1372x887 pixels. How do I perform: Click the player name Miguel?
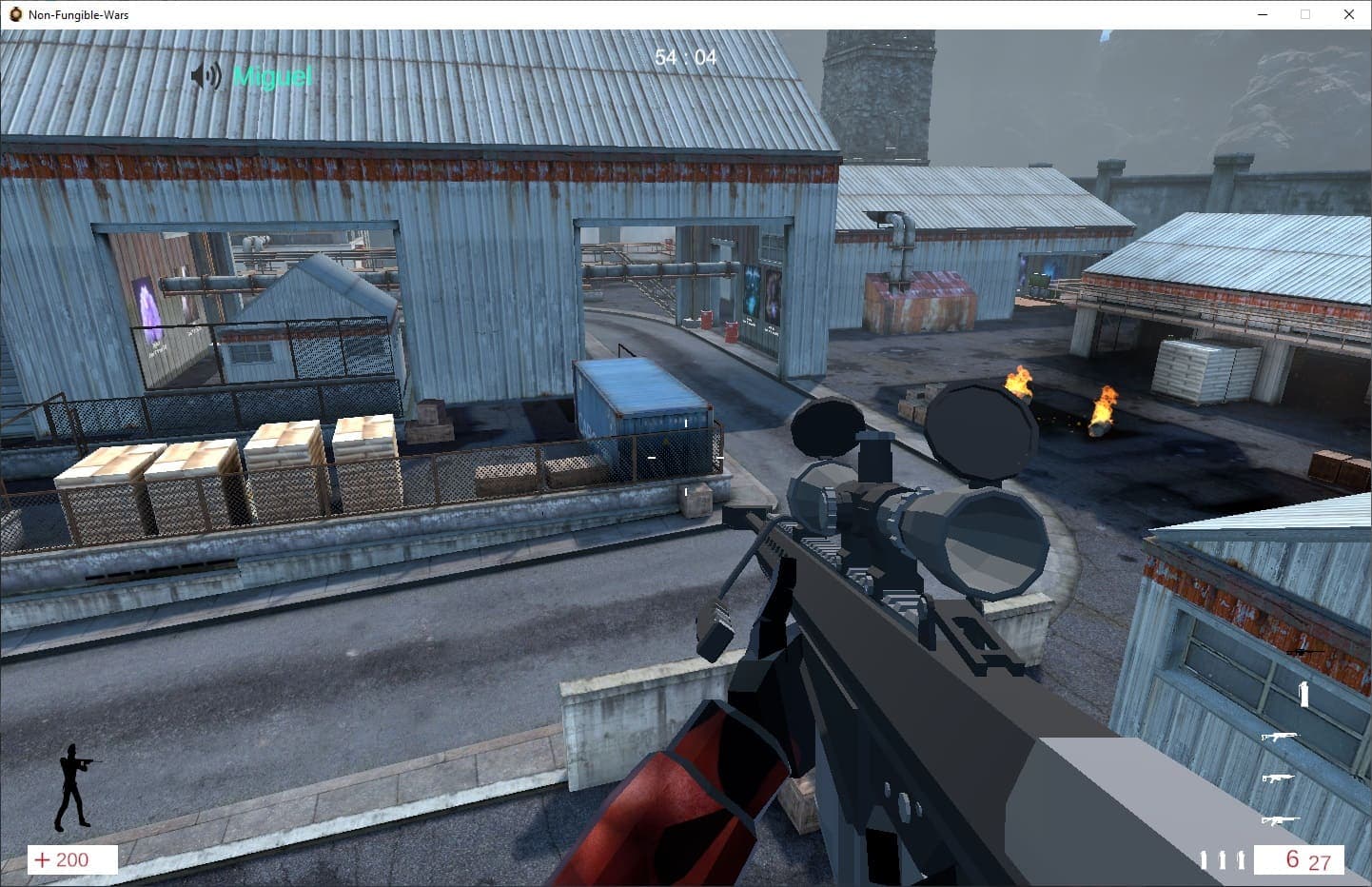pyautogui.click(x=271, y=77)
